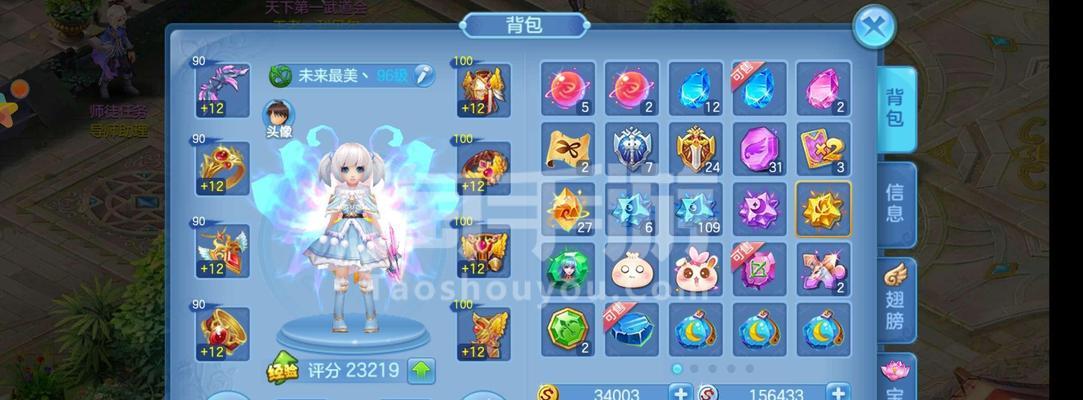The image size is (1083, 400).
Task: Click the pencil icon to rename character
Action: click(x=424, y=75)
